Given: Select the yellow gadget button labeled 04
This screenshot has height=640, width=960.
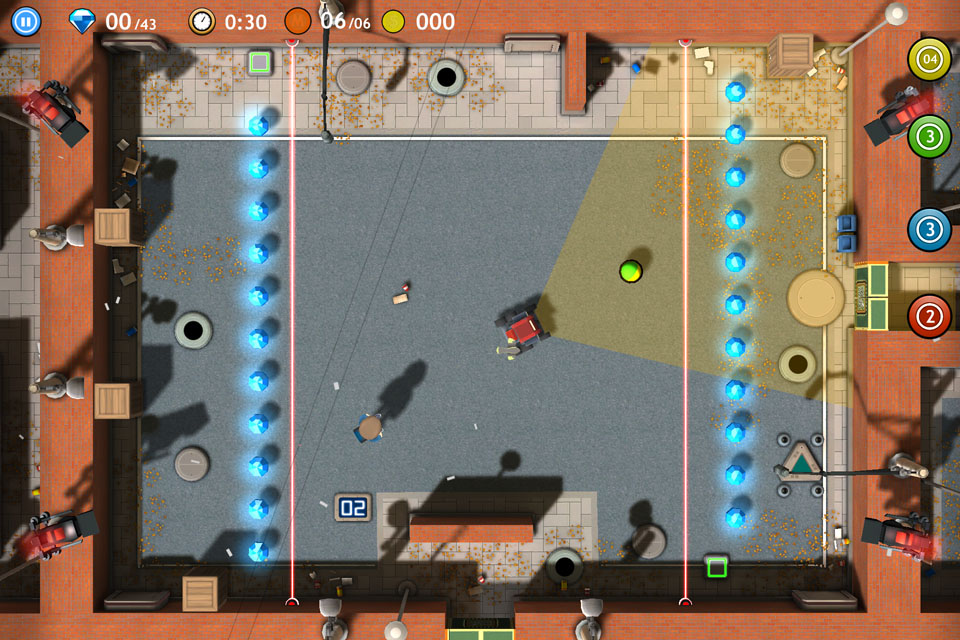Looking at the screenshot, I should pos(929,59).
